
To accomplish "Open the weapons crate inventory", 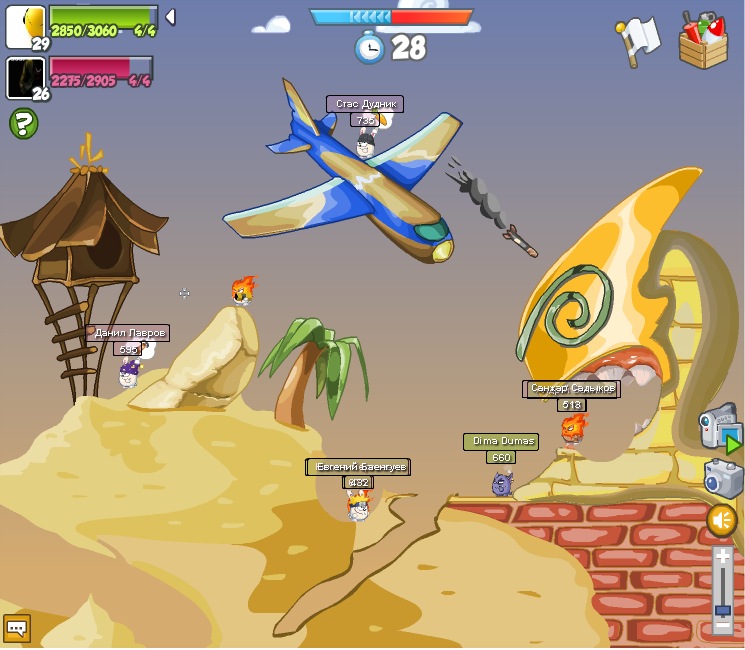I will [x=703, y=40].
